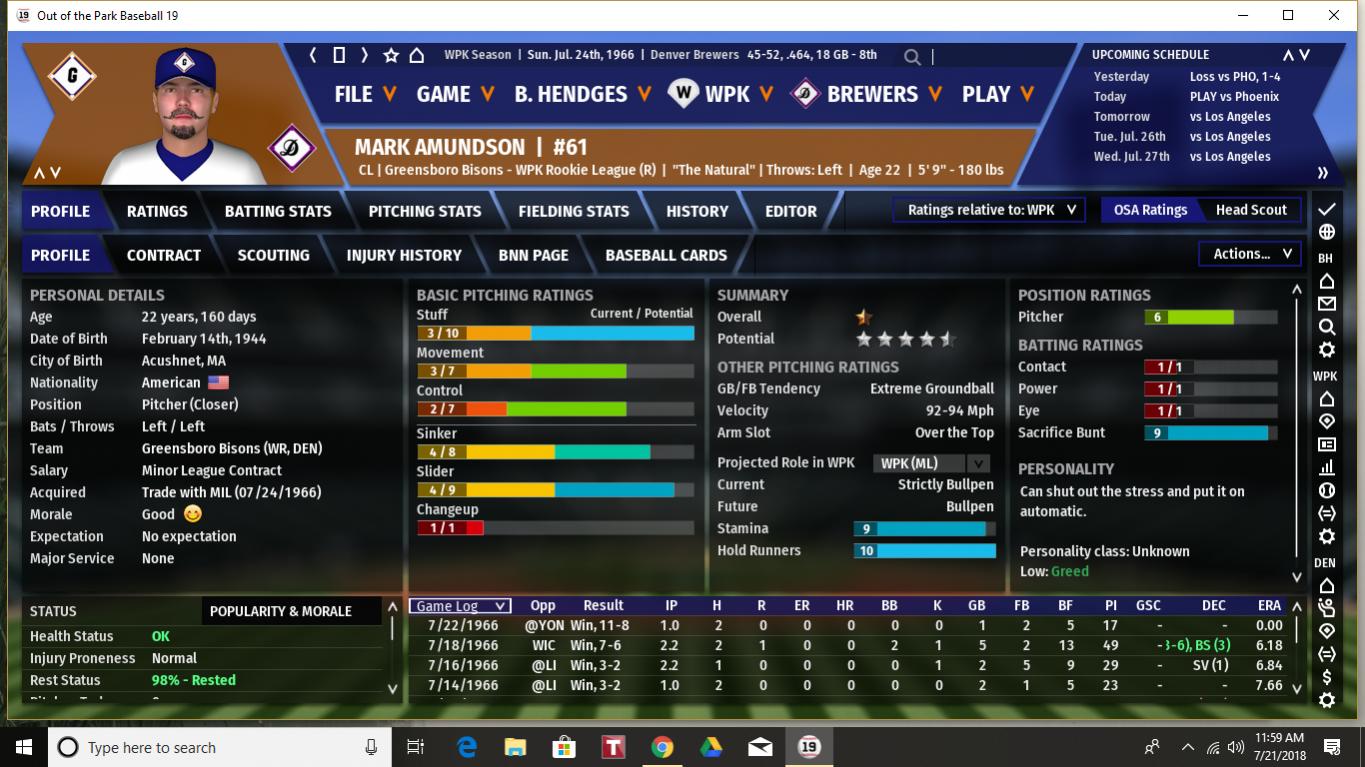Expand the Game Log dropdown
This screenshot has width=1365, height=767.
[x=461, y=606]
